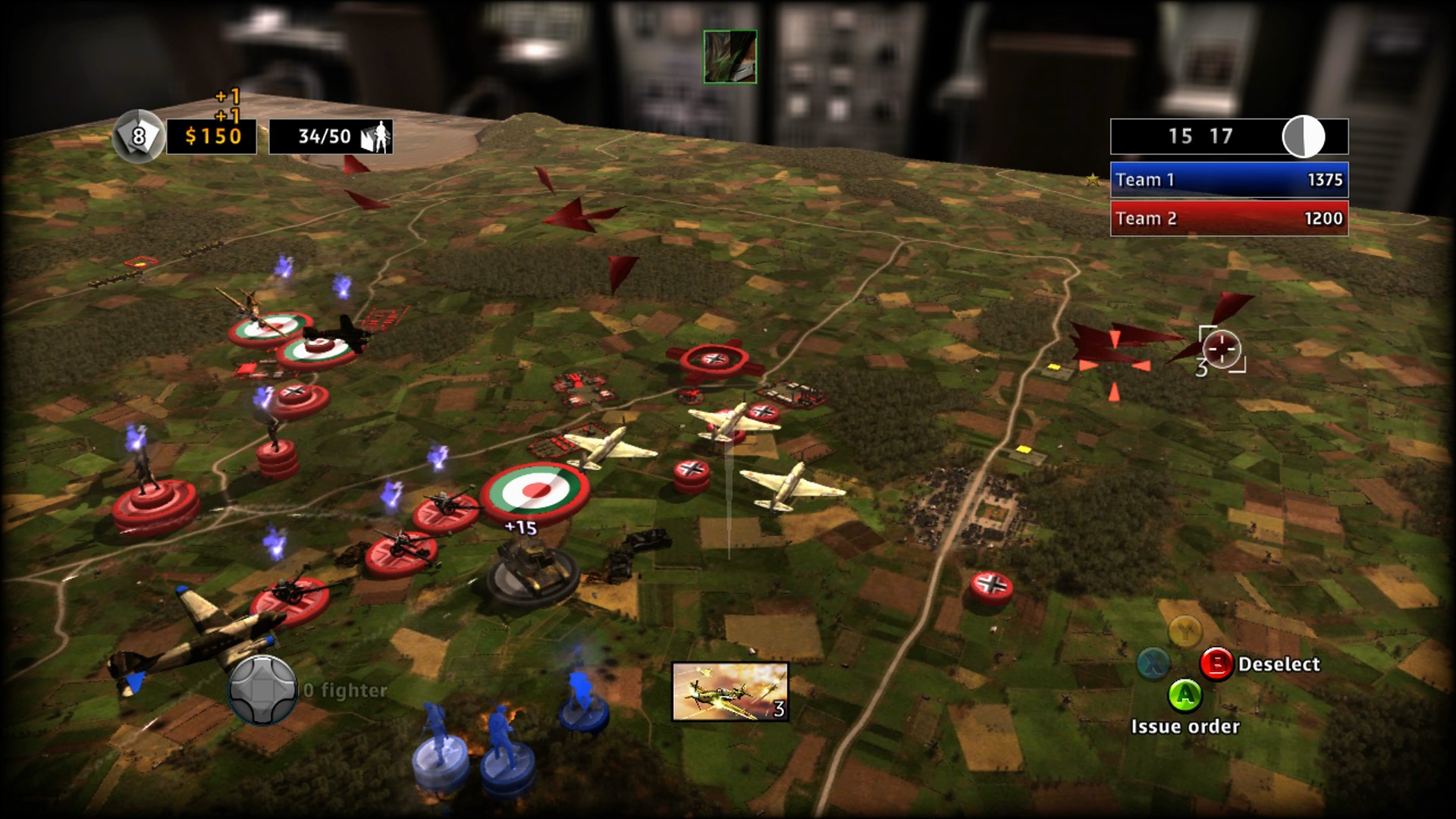Switch to the 34/50 unit counter panel
Image resolution: width=1456 pixels, height=819 pixels.
(x=330, y=136)
